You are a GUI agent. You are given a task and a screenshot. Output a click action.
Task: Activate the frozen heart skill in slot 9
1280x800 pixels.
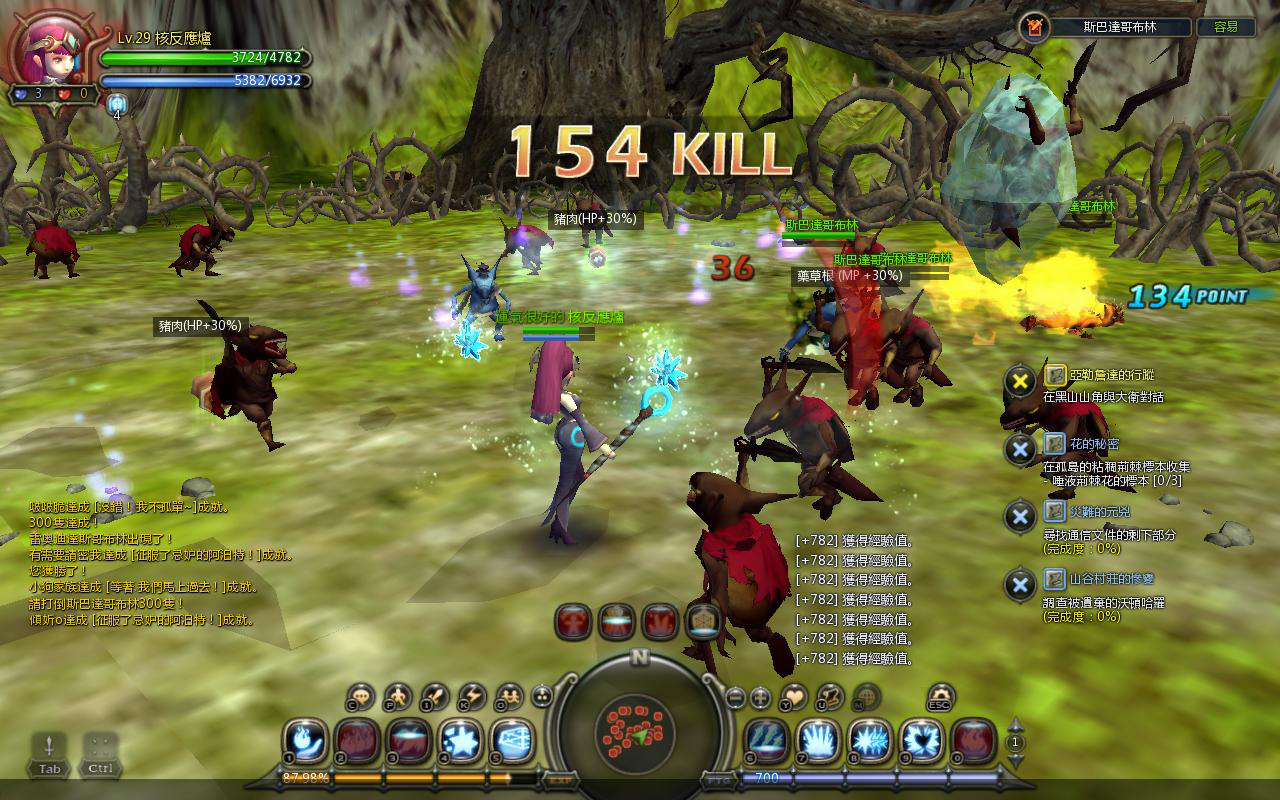921,742
